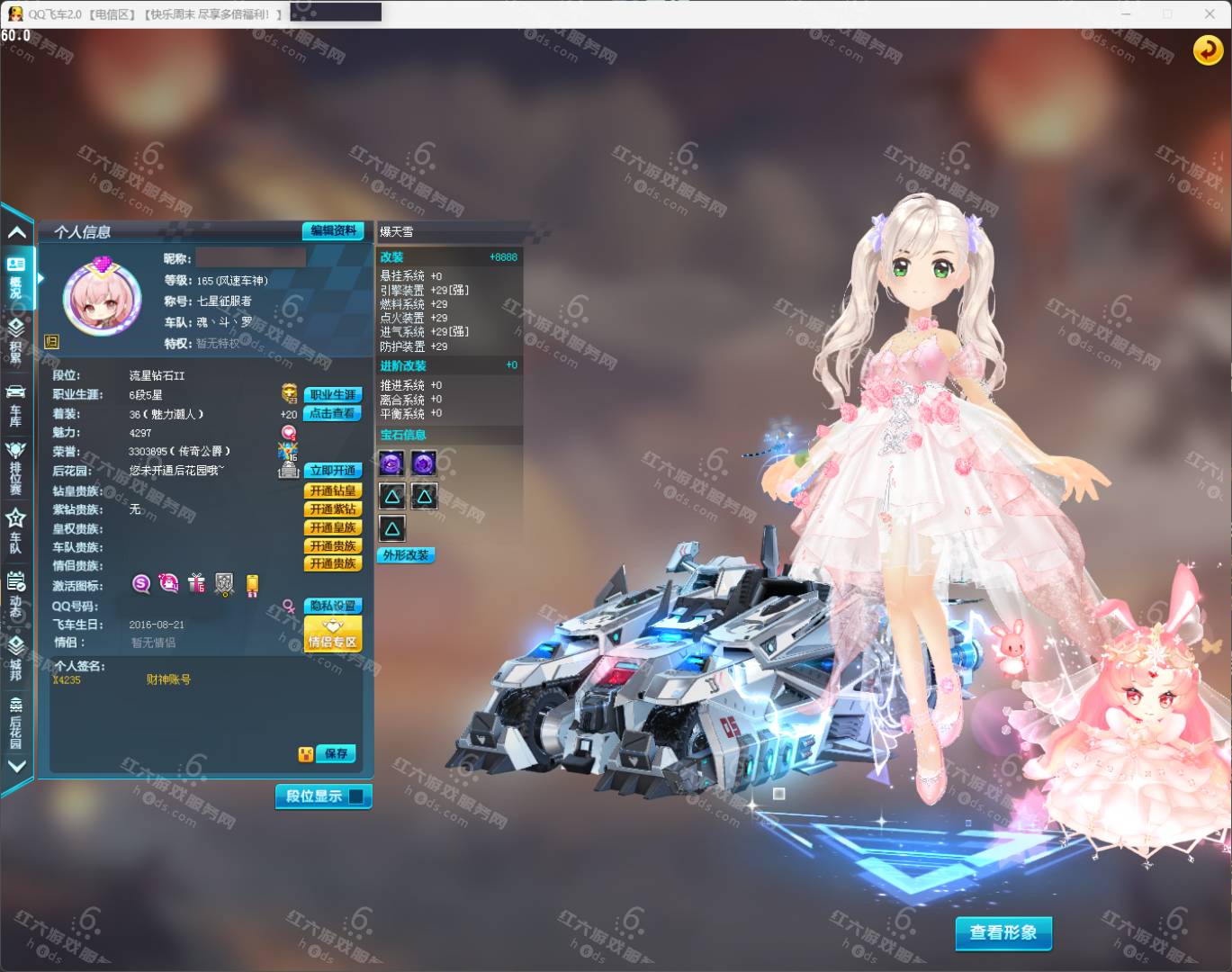Close the QQ飞车 game window

[x=1210, y=13]
